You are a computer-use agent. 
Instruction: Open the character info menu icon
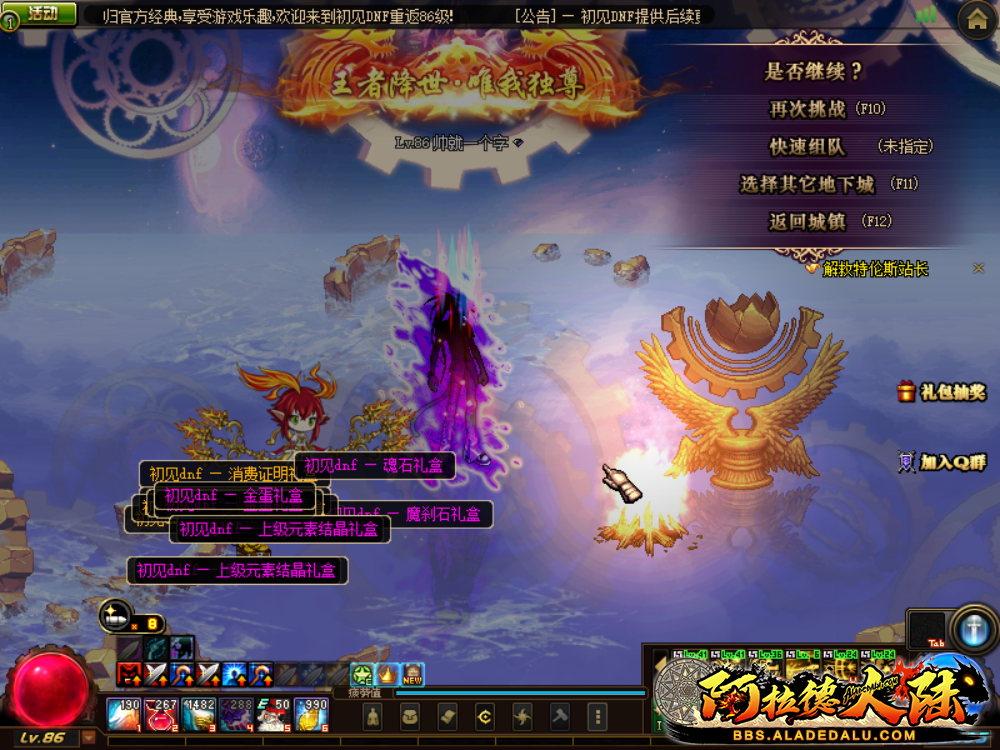tap(374, 716)
